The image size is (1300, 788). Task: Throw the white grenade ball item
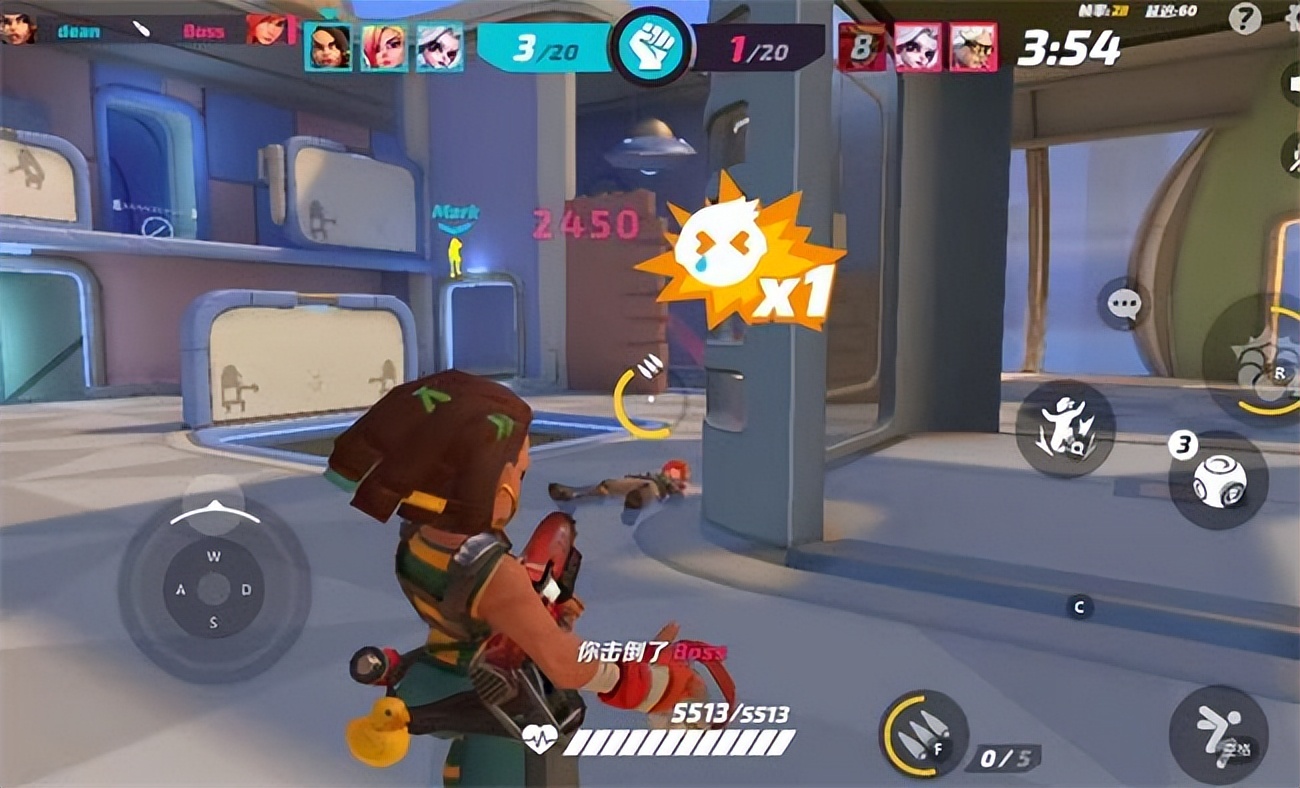[x=1217, y=481]
